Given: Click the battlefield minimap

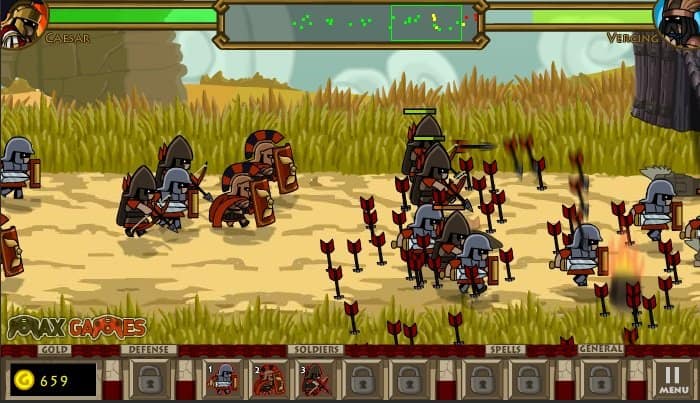Looking at the screenshot, I should 350,22.
